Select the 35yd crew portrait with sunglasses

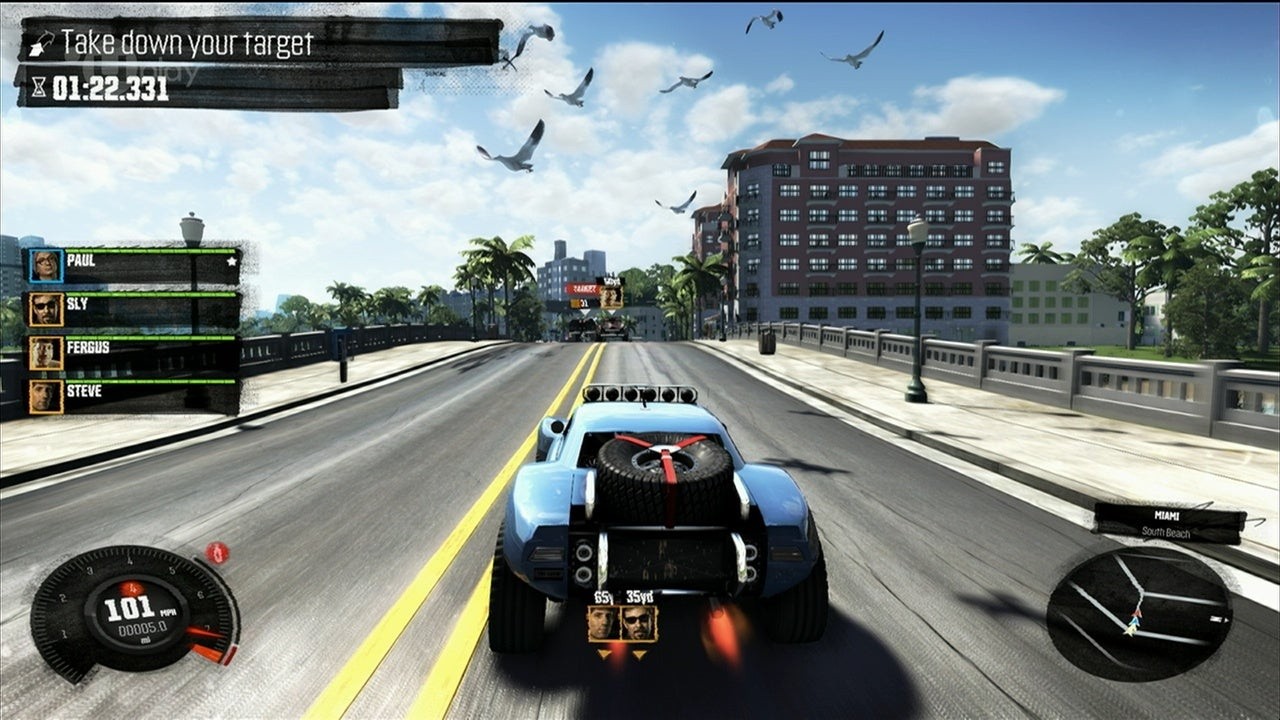click(638, 623)
